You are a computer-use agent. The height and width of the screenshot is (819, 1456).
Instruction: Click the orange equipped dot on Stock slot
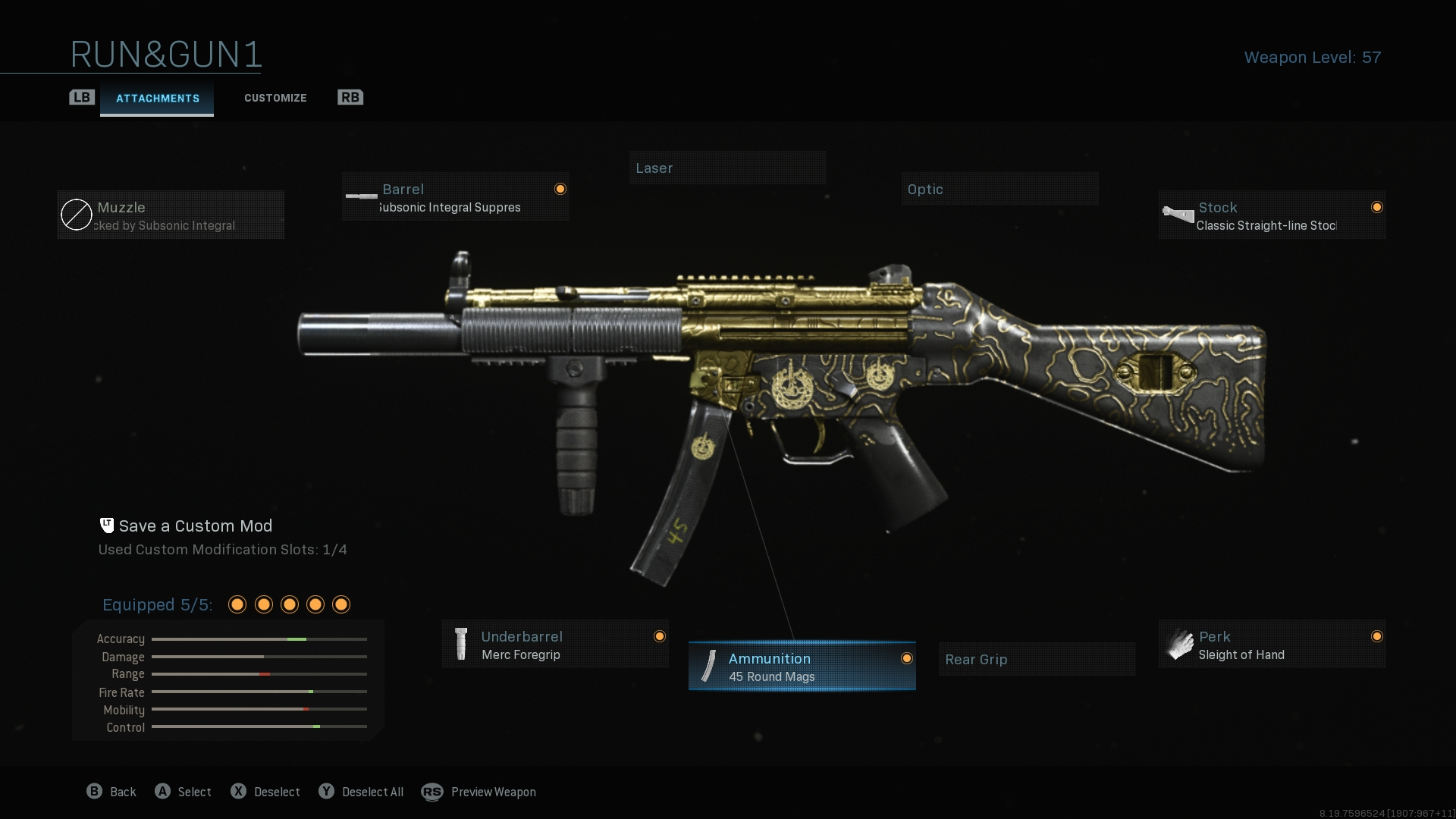coord(1377,206)
